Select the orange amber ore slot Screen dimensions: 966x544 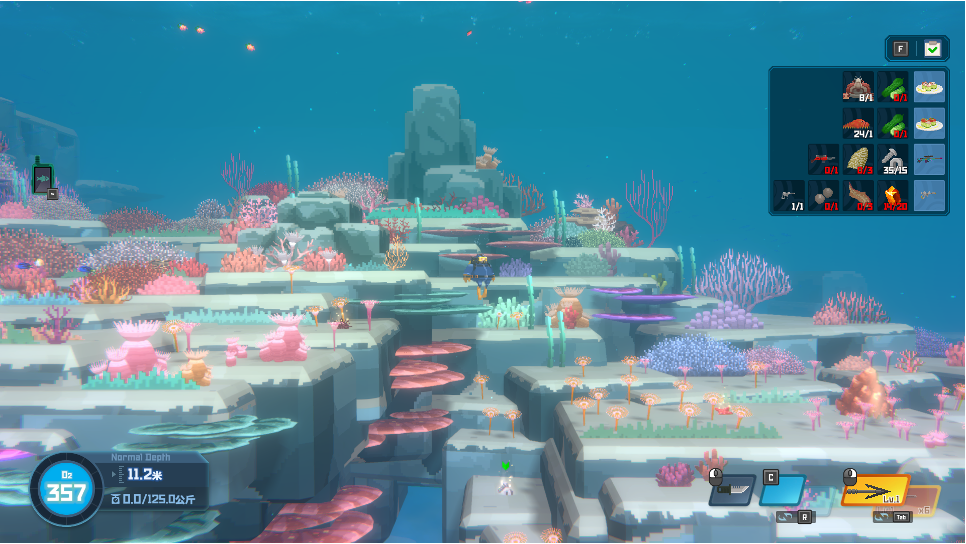893,196
